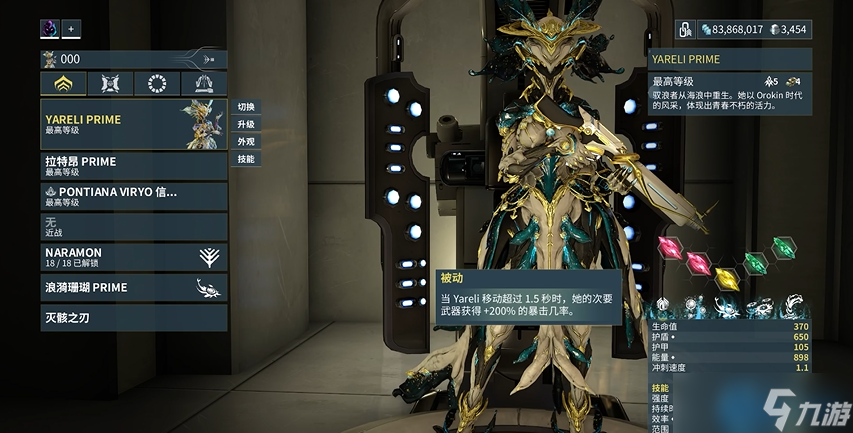Open the 灭骸之刃 slot
Viewport: 853px width, 433px height.
pyautogui.click(x=133, y=318)
